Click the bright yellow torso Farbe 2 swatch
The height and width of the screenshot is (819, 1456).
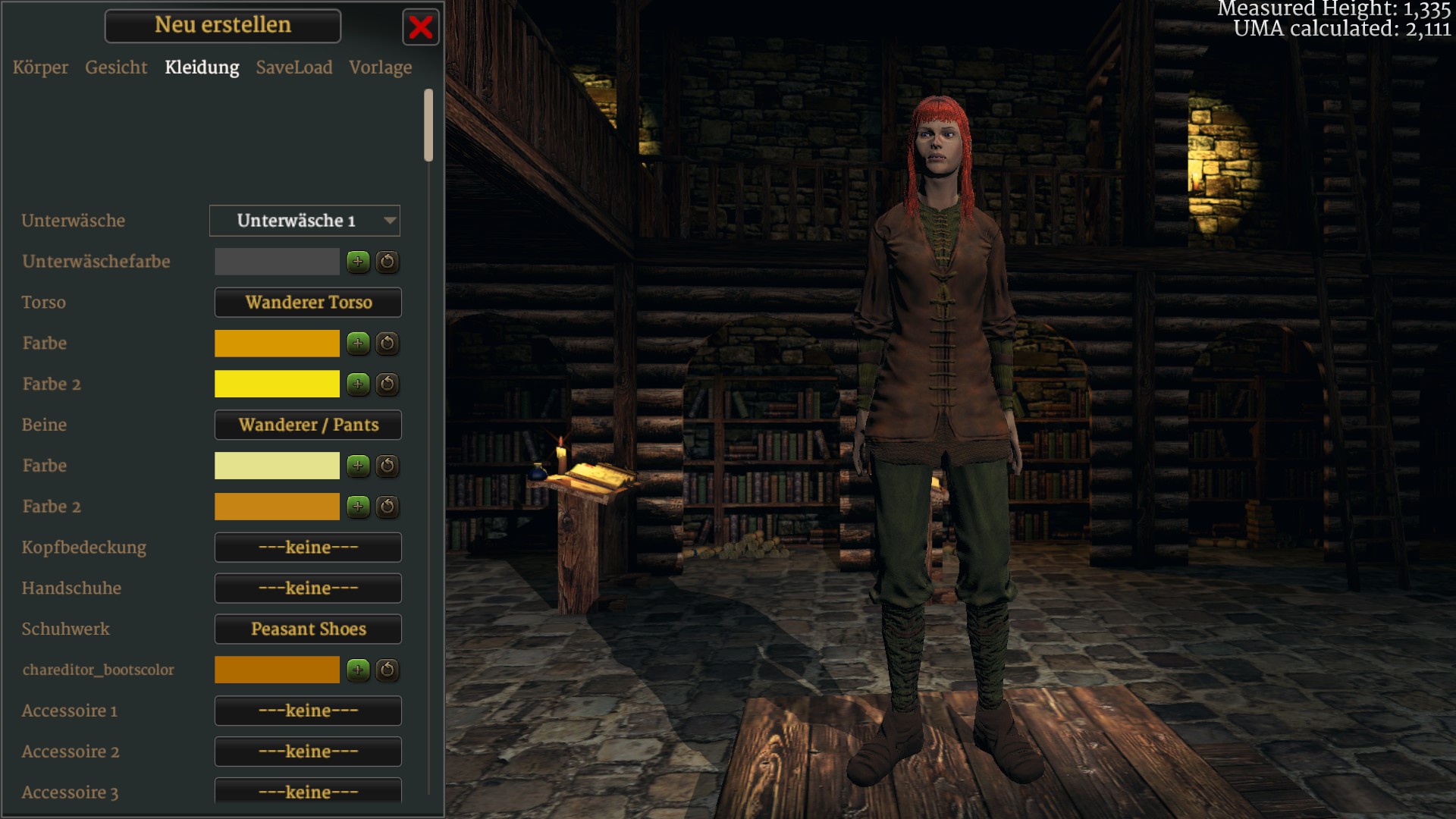pos(277,384)
